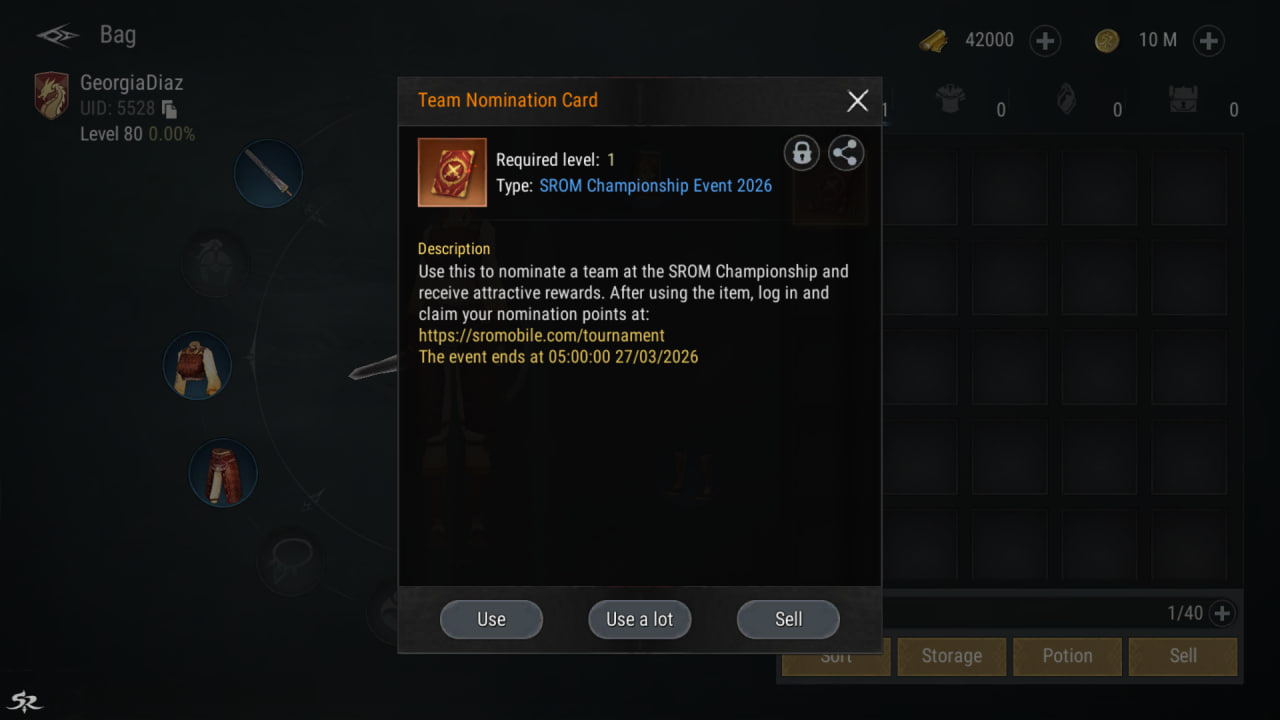Add more gold coins with plus button
Screen dimensions: 1280x720
point(1208,41)
